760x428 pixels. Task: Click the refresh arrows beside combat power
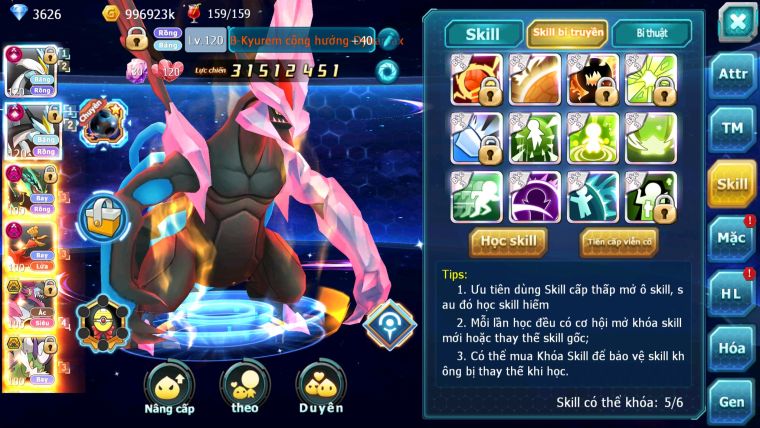click(x=387, y=71)
